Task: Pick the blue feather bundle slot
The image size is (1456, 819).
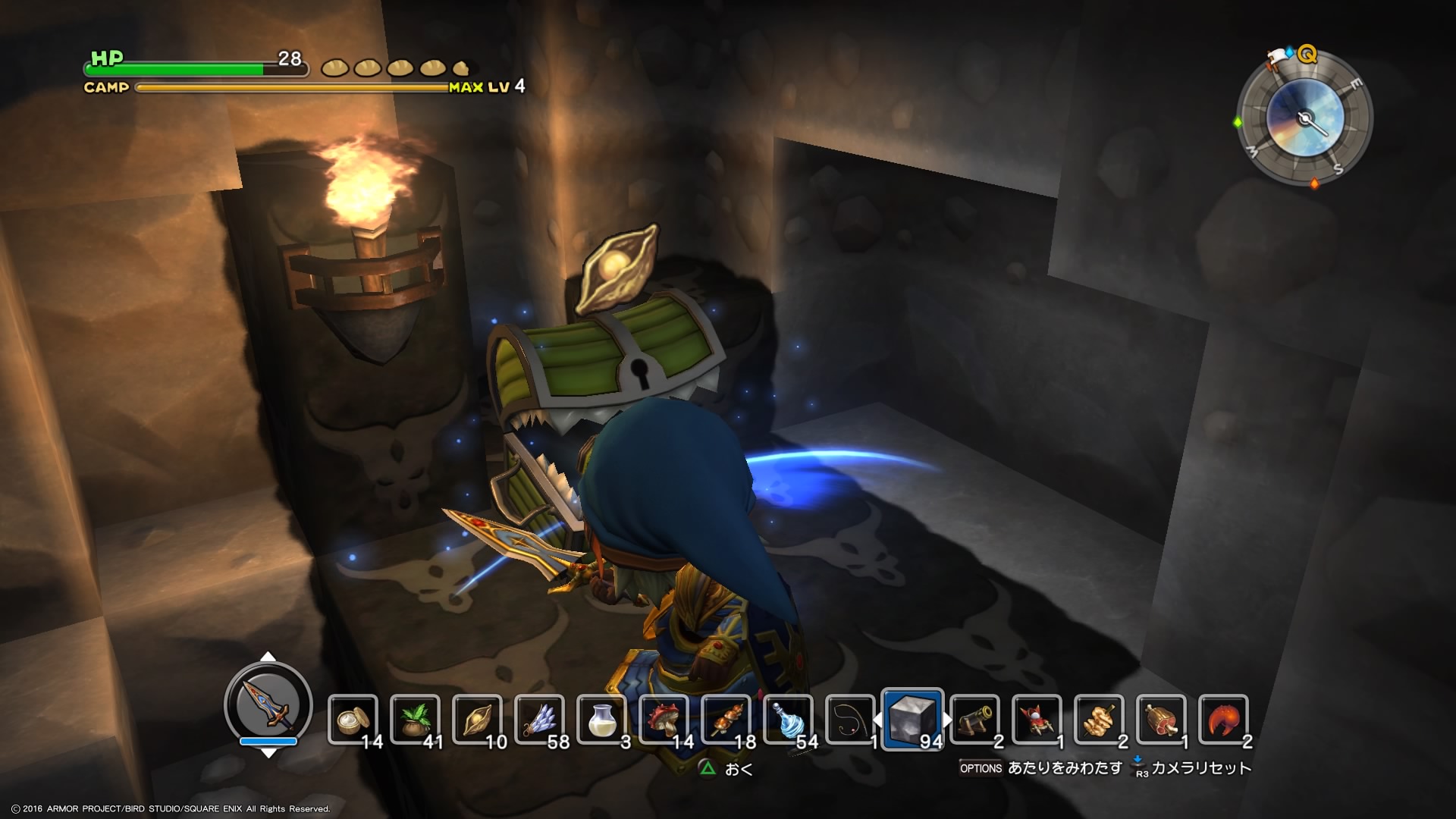Action: tap(539, 720)
